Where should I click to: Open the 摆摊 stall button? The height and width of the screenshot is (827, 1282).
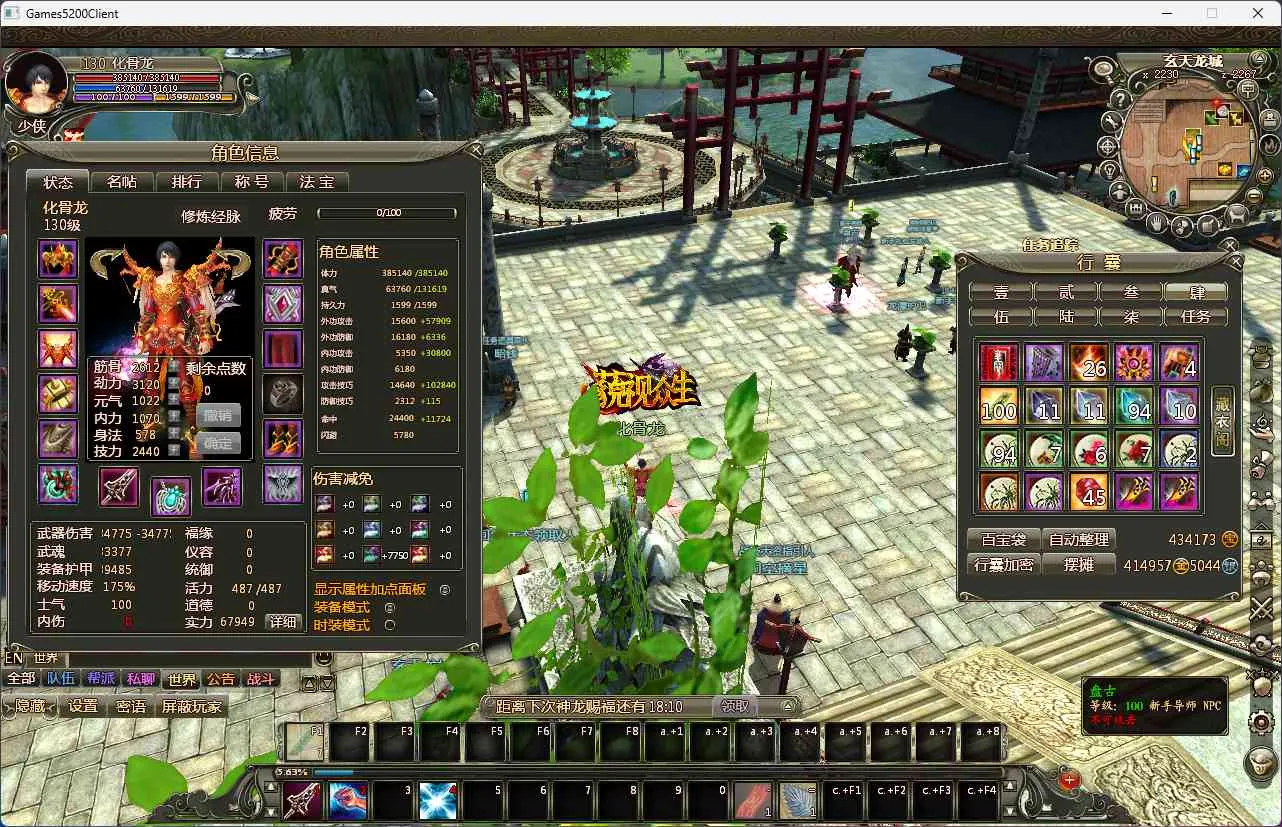click(x=1079, y=565)
